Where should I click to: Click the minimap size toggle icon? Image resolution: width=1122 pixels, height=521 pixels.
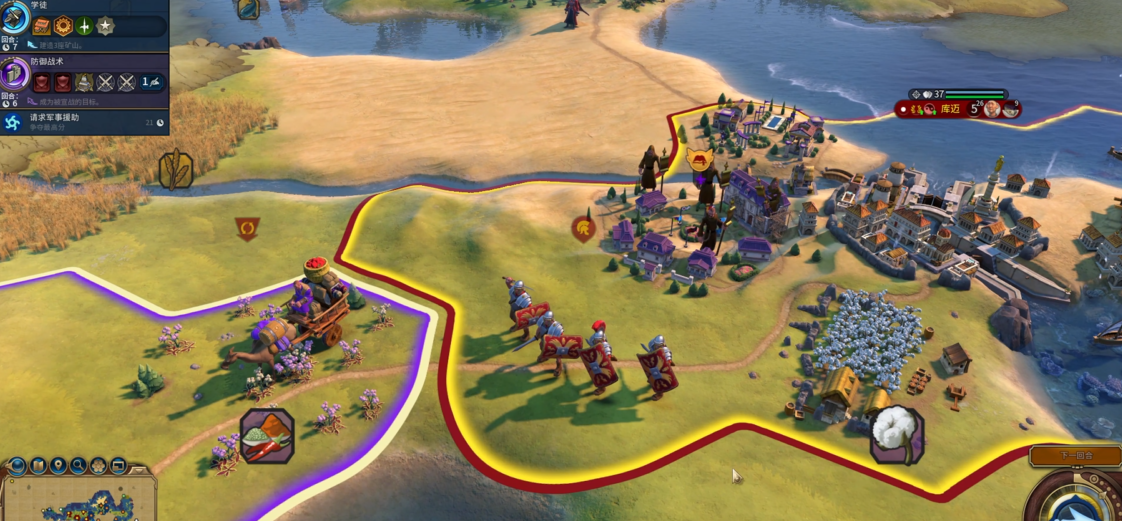click(x=118, y=466)
